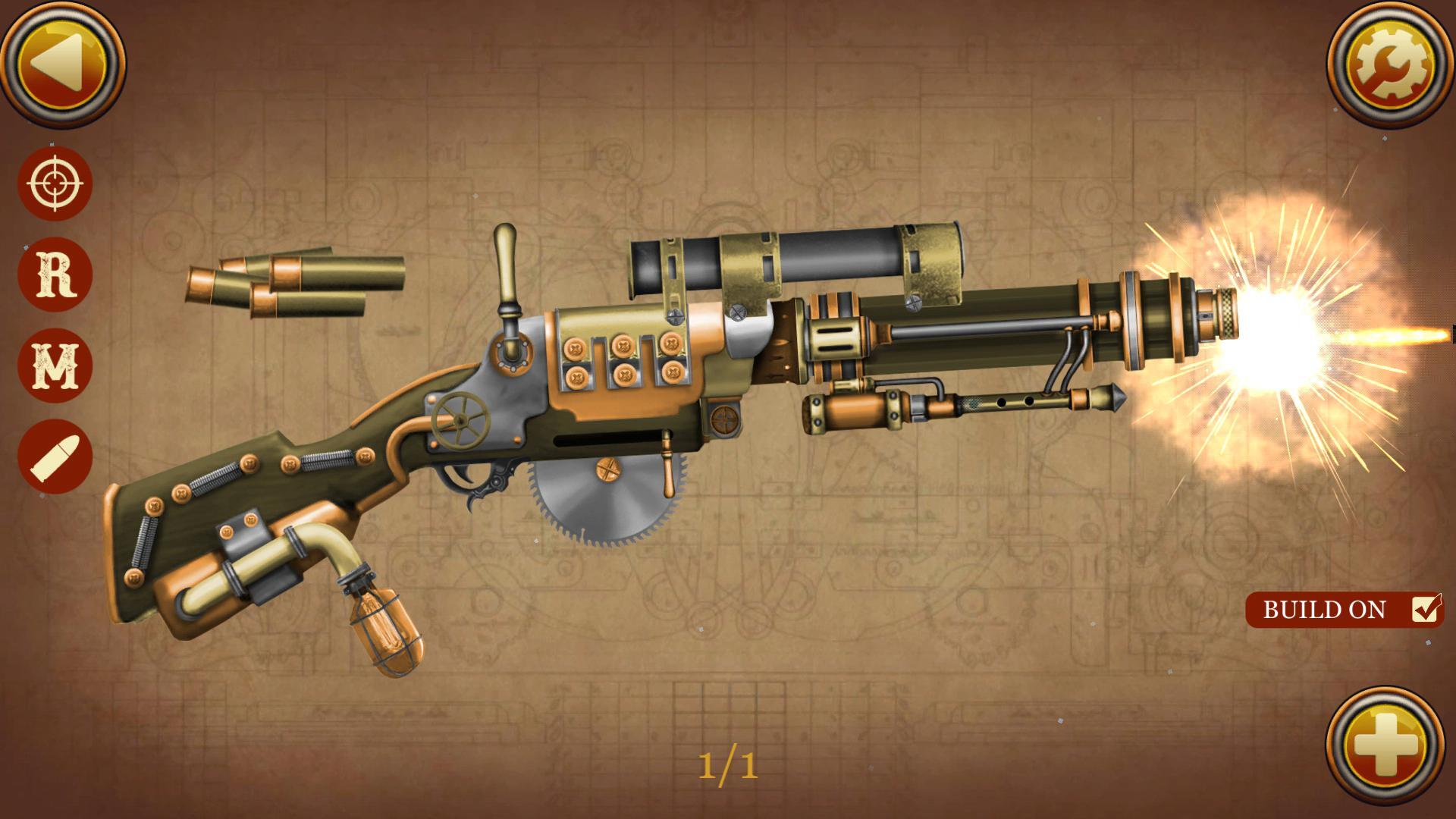Viewport: 1456px width, 819px height.
Task: Open the settings gear icon
Action: coord(1392,64)
